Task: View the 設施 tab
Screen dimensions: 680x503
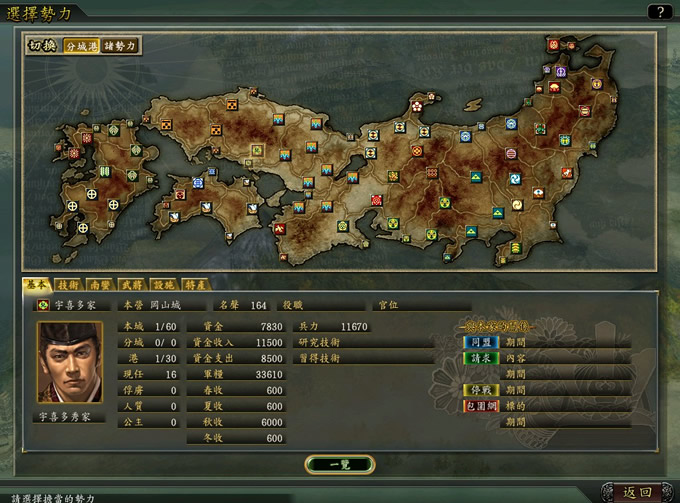Action: coord(162,285)
